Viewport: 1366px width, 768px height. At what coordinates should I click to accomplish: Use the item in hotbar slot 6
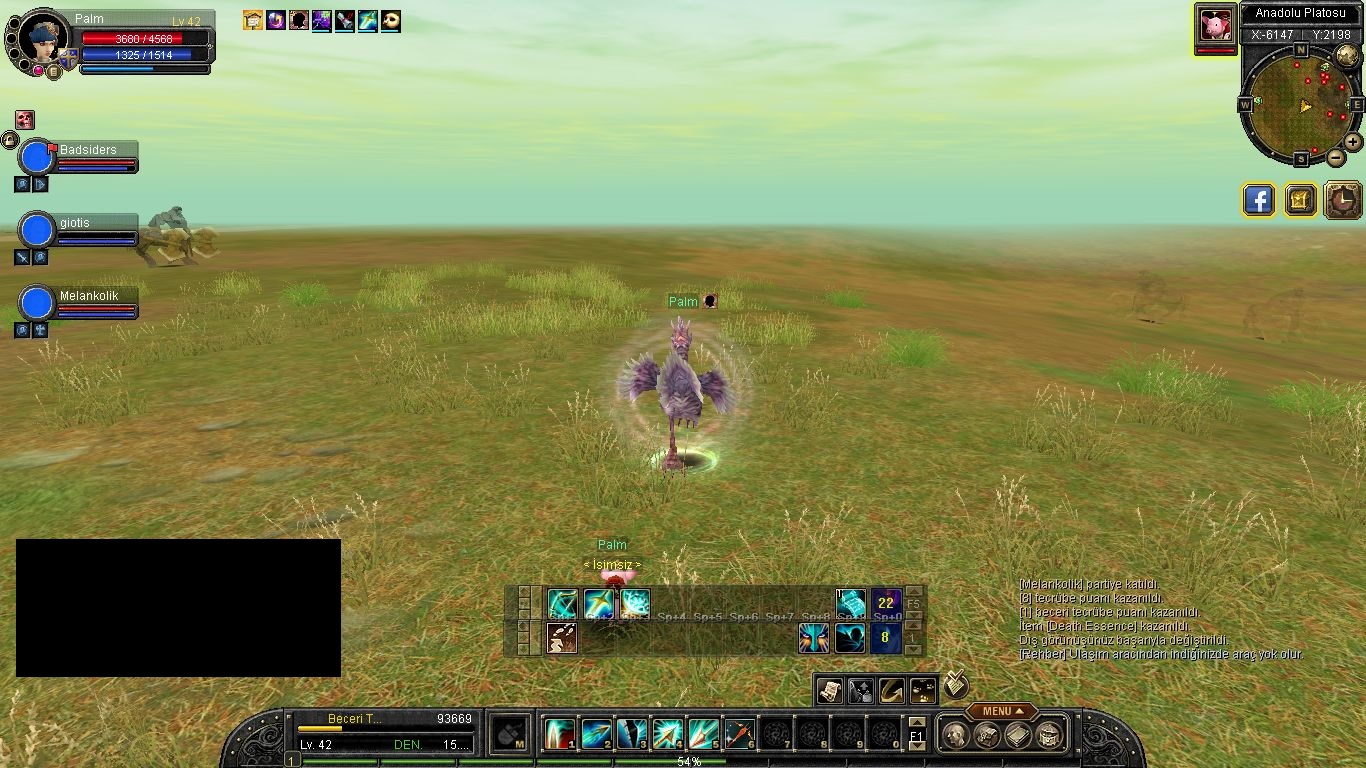coord(739,735)
